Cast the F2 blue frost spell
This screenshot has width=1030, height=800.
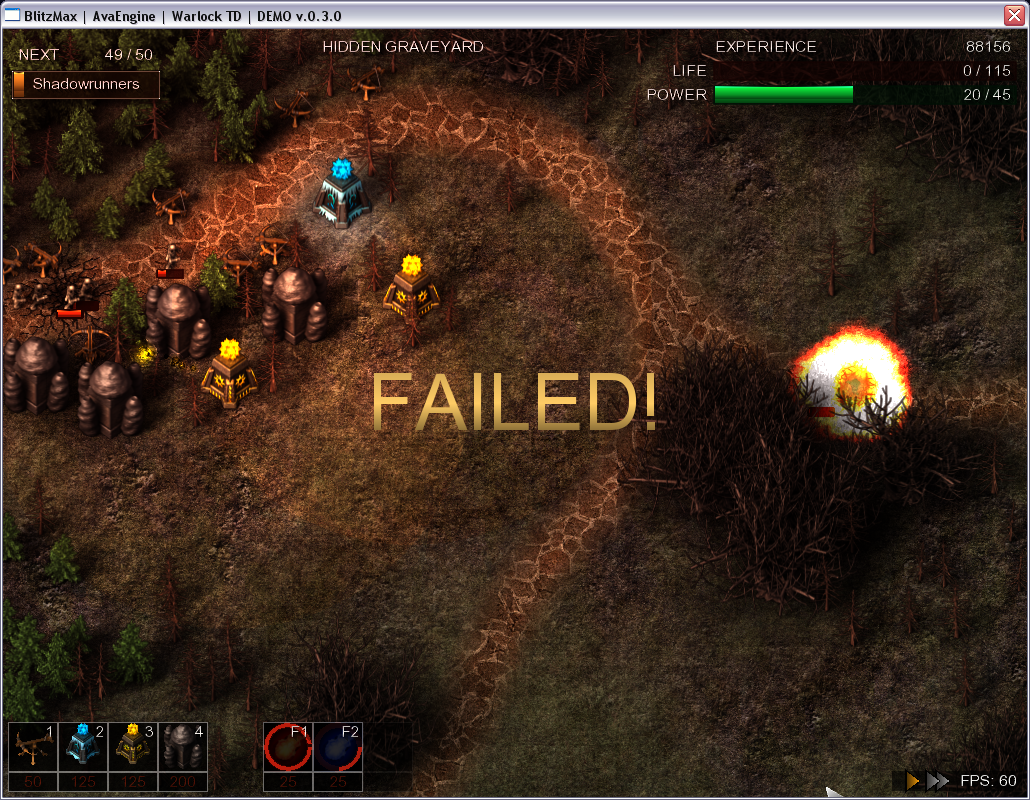(337, 747)
